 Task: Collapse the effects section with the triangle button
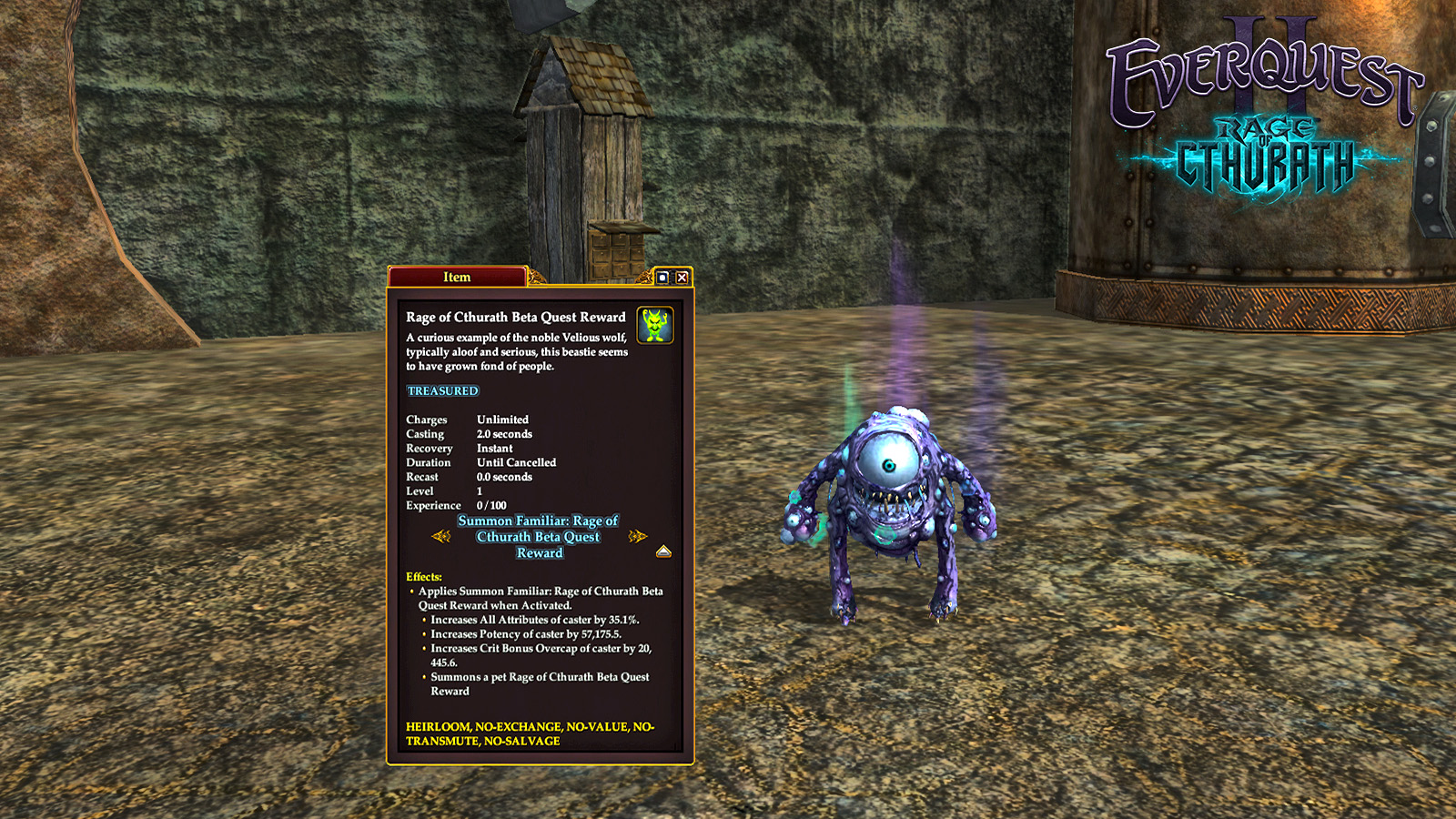pos(663,551)
